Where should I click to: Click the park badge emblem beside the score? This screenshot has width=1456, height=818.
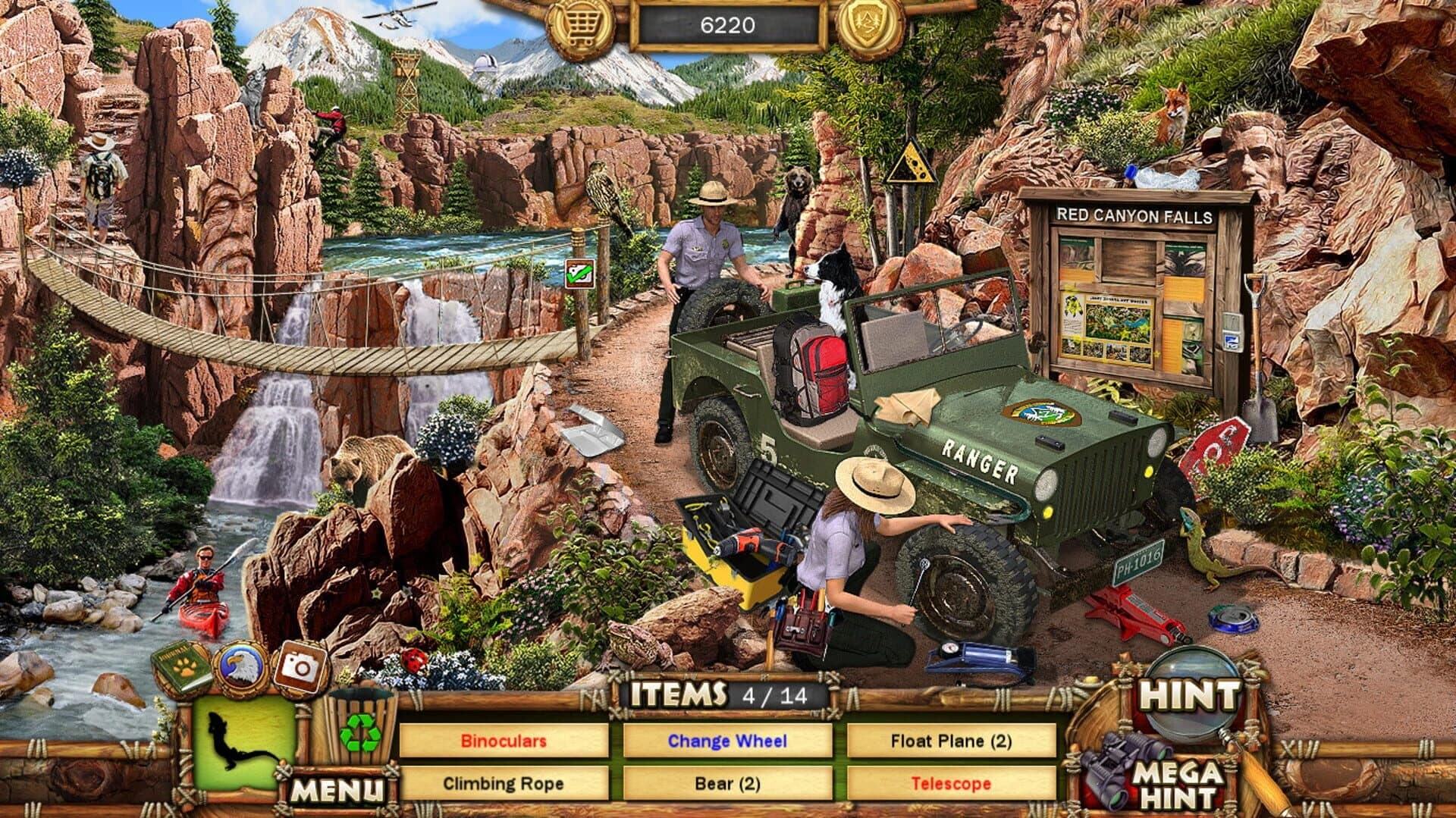871,23
